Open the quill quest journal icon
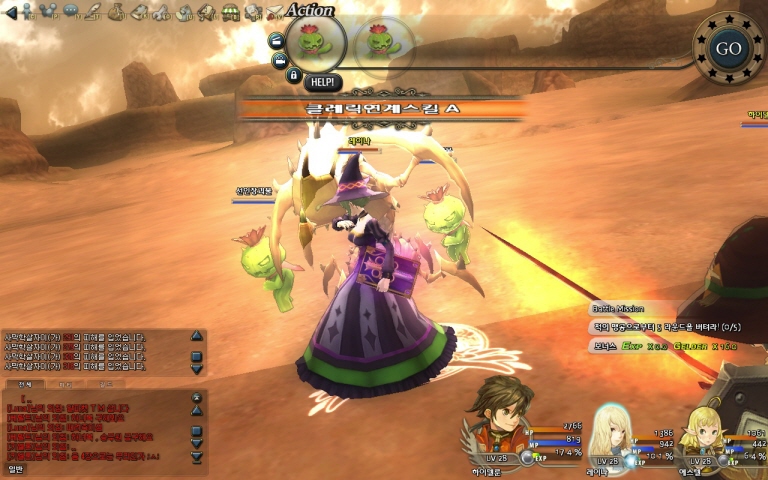 (93, 12)
